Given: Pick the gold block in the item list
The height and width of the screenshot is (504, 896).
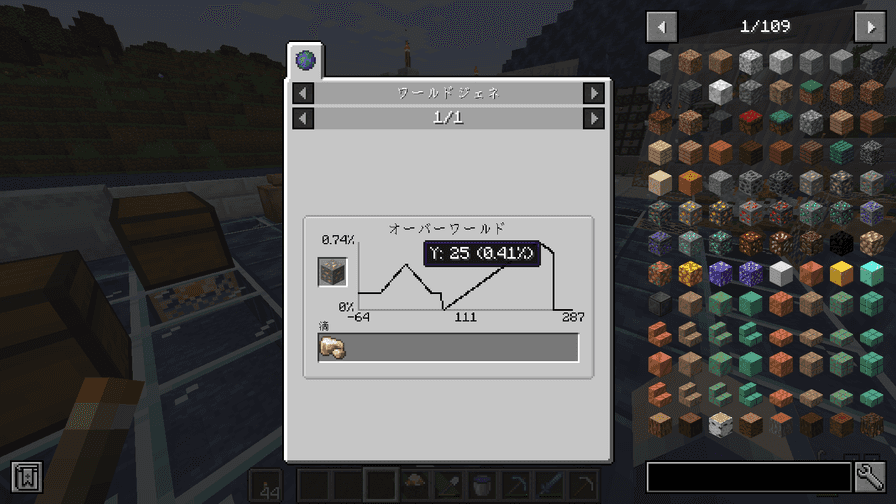Looking at the screenshot, I should point(840,273).
